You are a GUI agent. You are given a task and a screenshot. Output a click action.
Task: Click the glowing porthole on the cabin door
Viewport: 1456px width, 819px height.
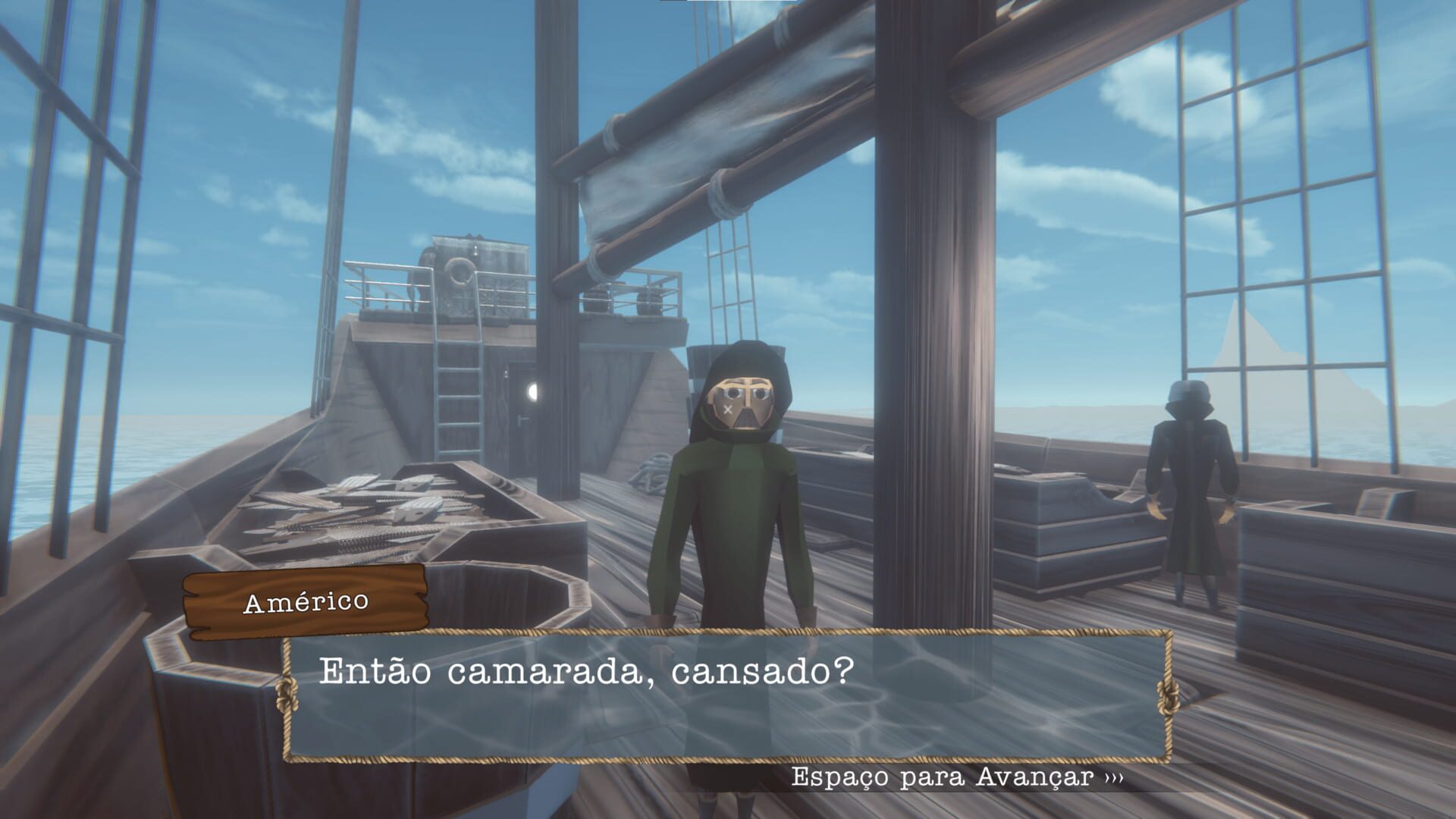coord(535,391)
